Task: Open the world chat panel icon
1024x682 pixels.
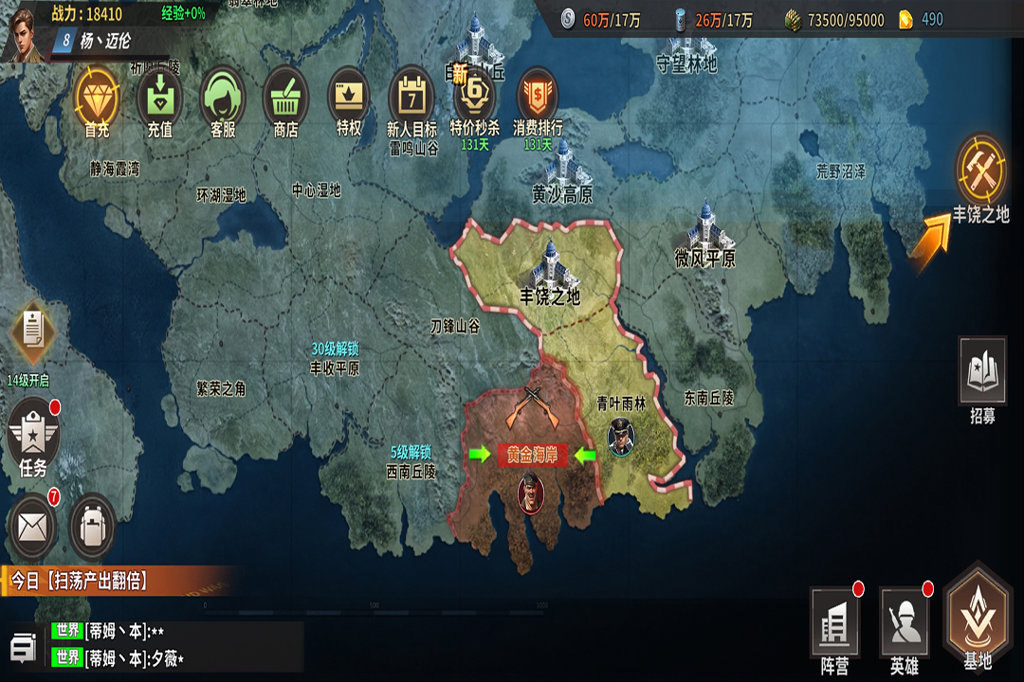Action: tap(24, 646)
